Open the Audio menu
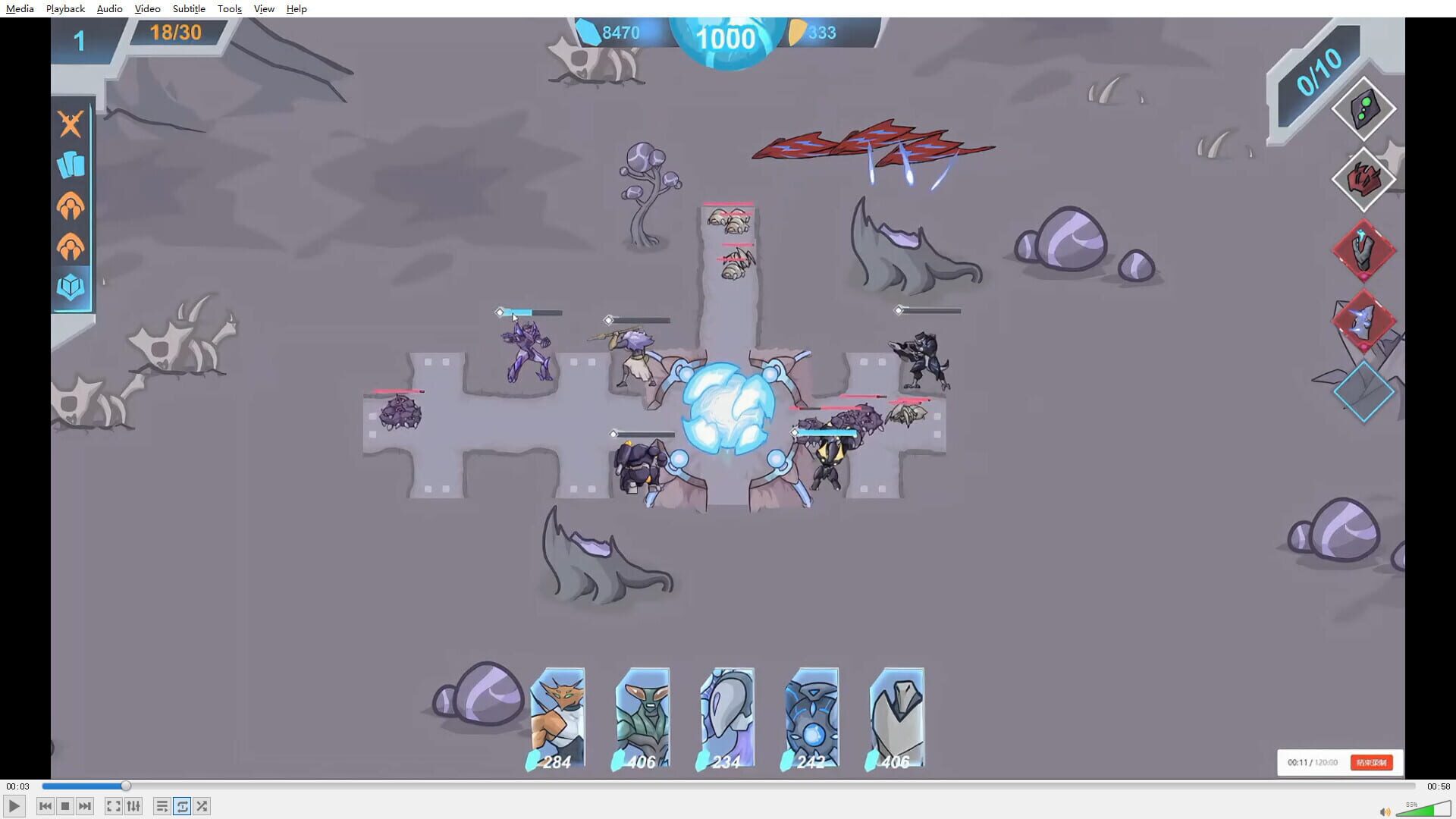The image size is (1456, 819). pos(109,8)
